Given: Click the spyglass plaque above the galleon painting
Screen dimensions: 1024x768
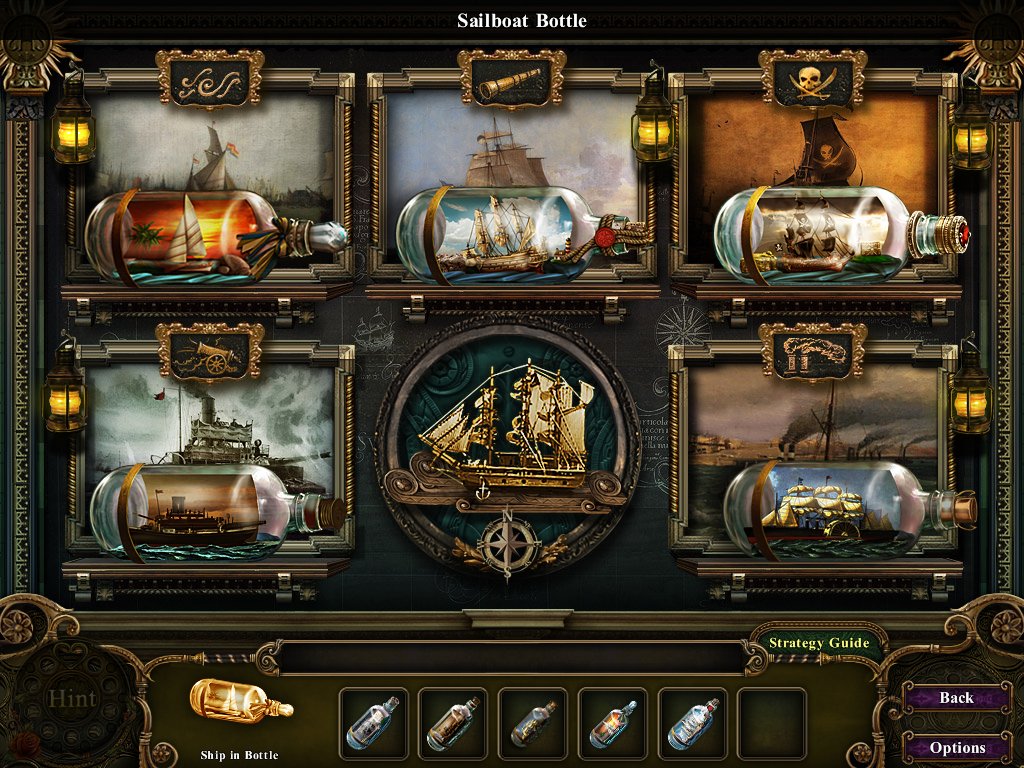Looking at the screenshot, I should coord(511,80).
